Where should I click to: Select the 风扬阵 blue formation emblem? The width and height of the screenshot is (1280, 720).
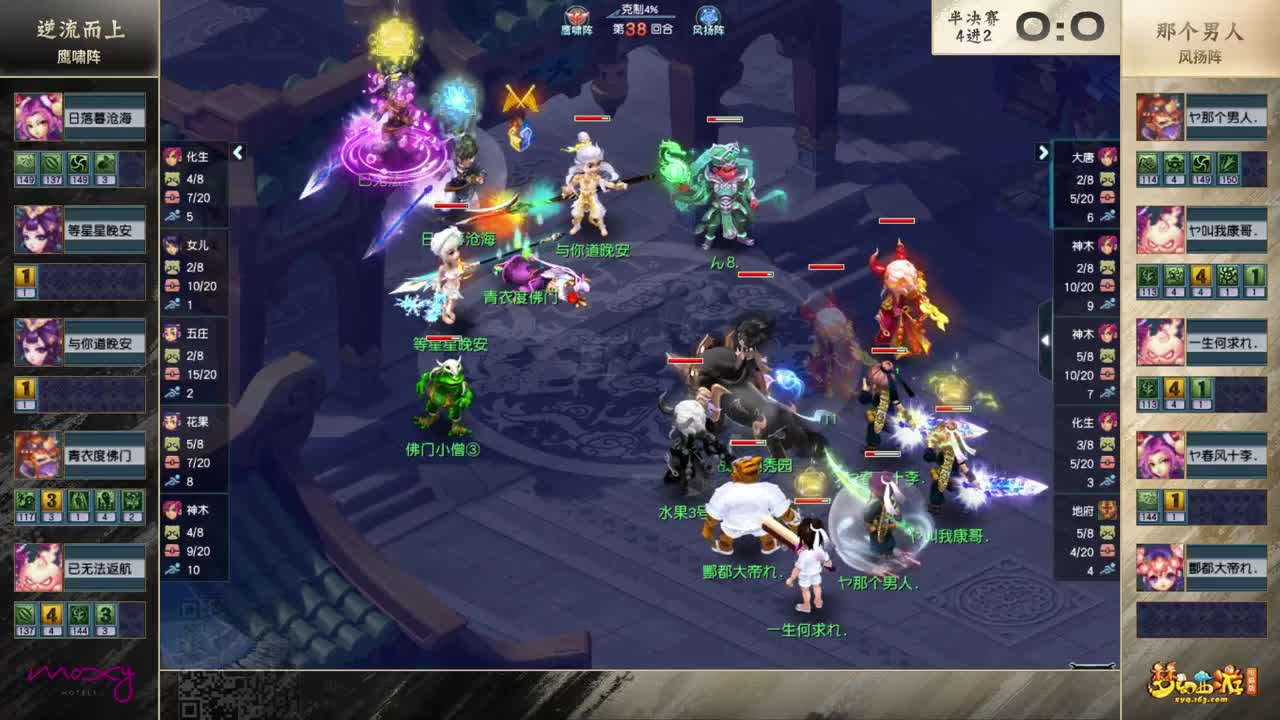706,14
